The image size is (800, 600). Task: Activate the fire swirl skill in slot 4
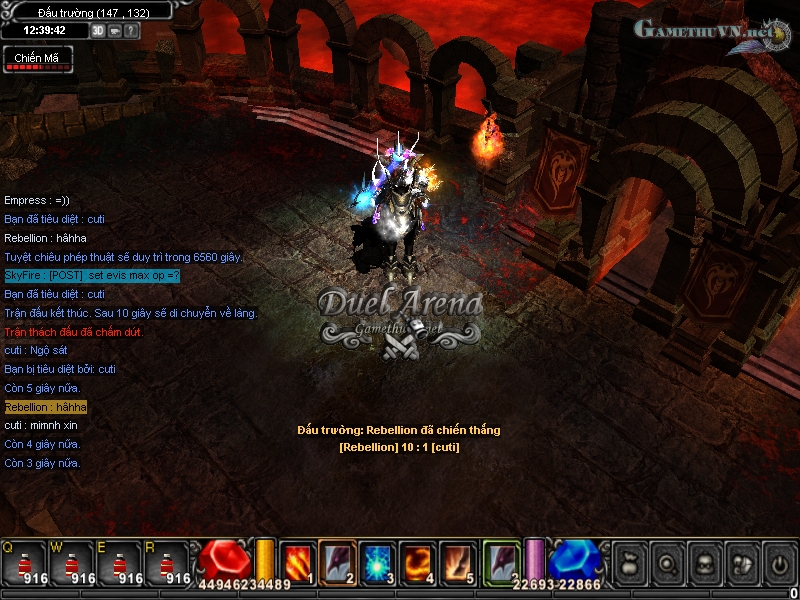pyautogui.click(x=419, y=561)
